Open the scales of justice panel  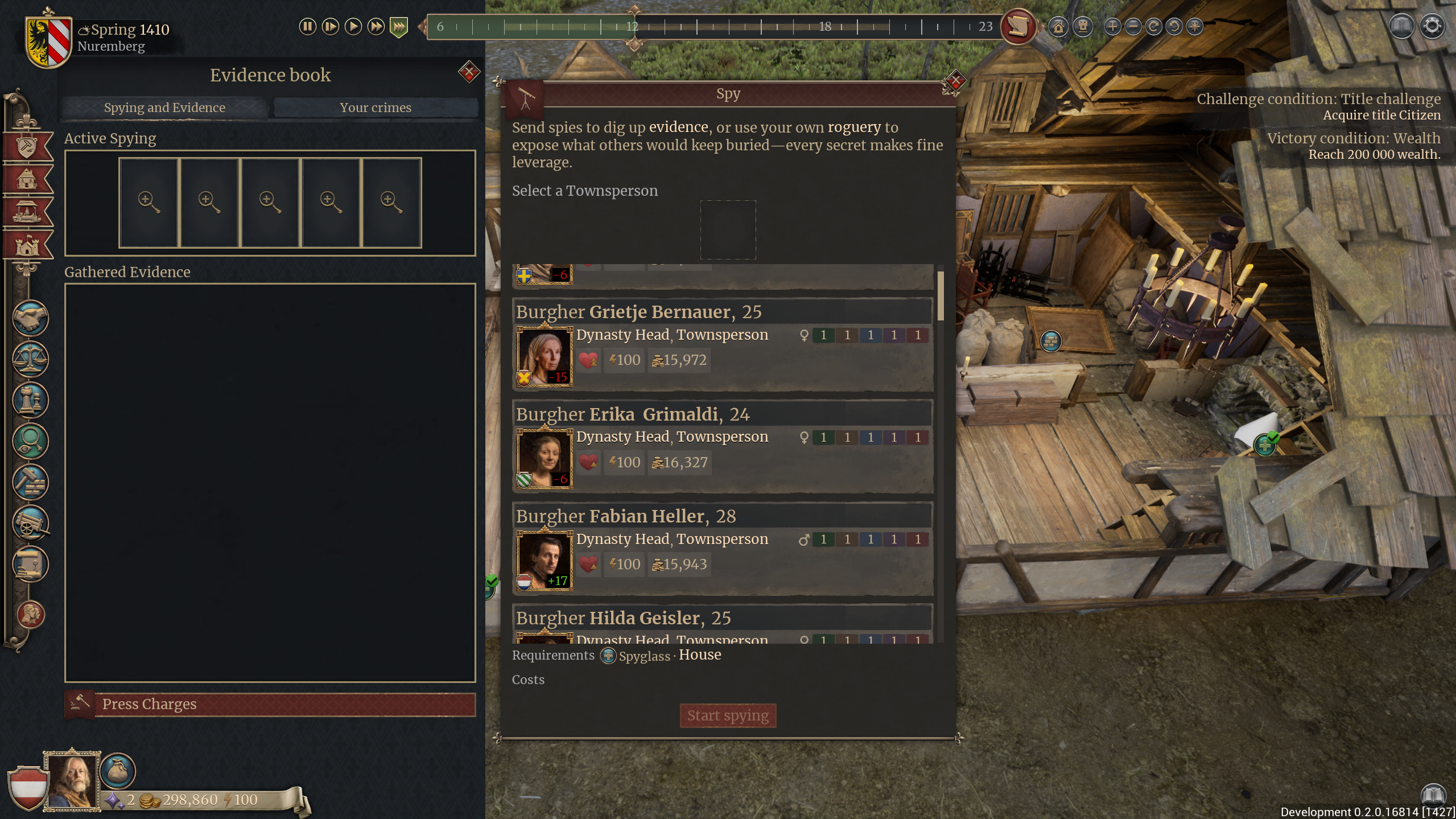[x=30, y=360]
